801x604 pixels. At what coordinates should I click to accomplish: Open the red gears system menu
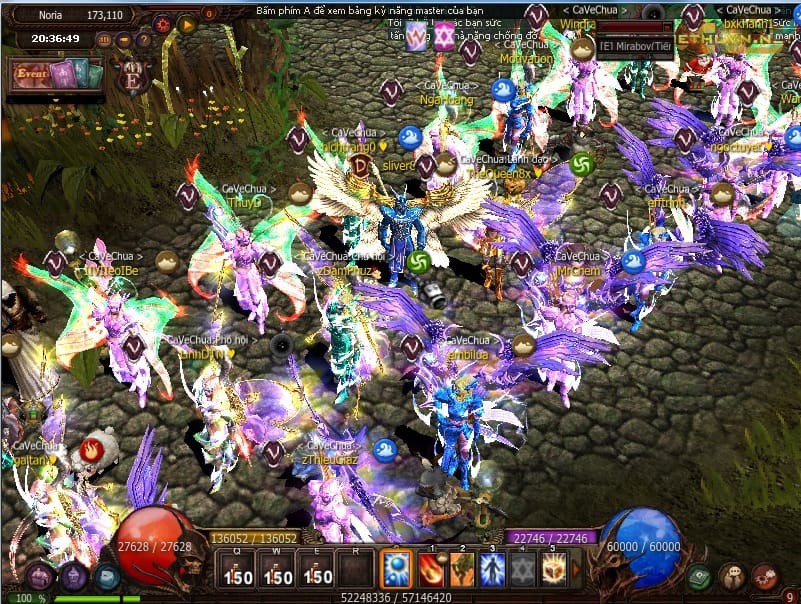pyautogui.click(x=765, y=576)
